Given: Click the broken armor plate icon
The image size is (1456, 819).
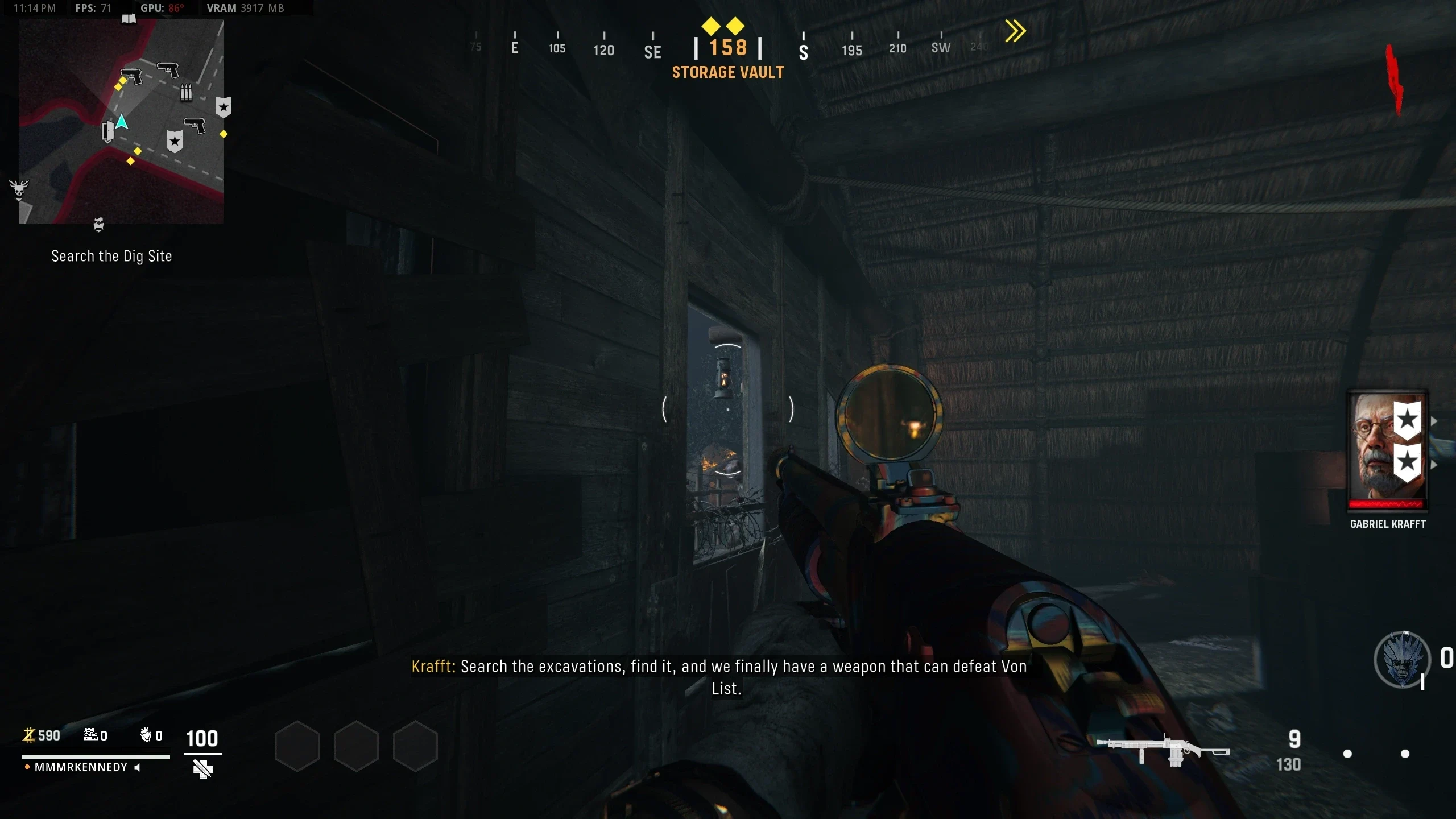Looking at the screenshot, I should tap(202, 769).
